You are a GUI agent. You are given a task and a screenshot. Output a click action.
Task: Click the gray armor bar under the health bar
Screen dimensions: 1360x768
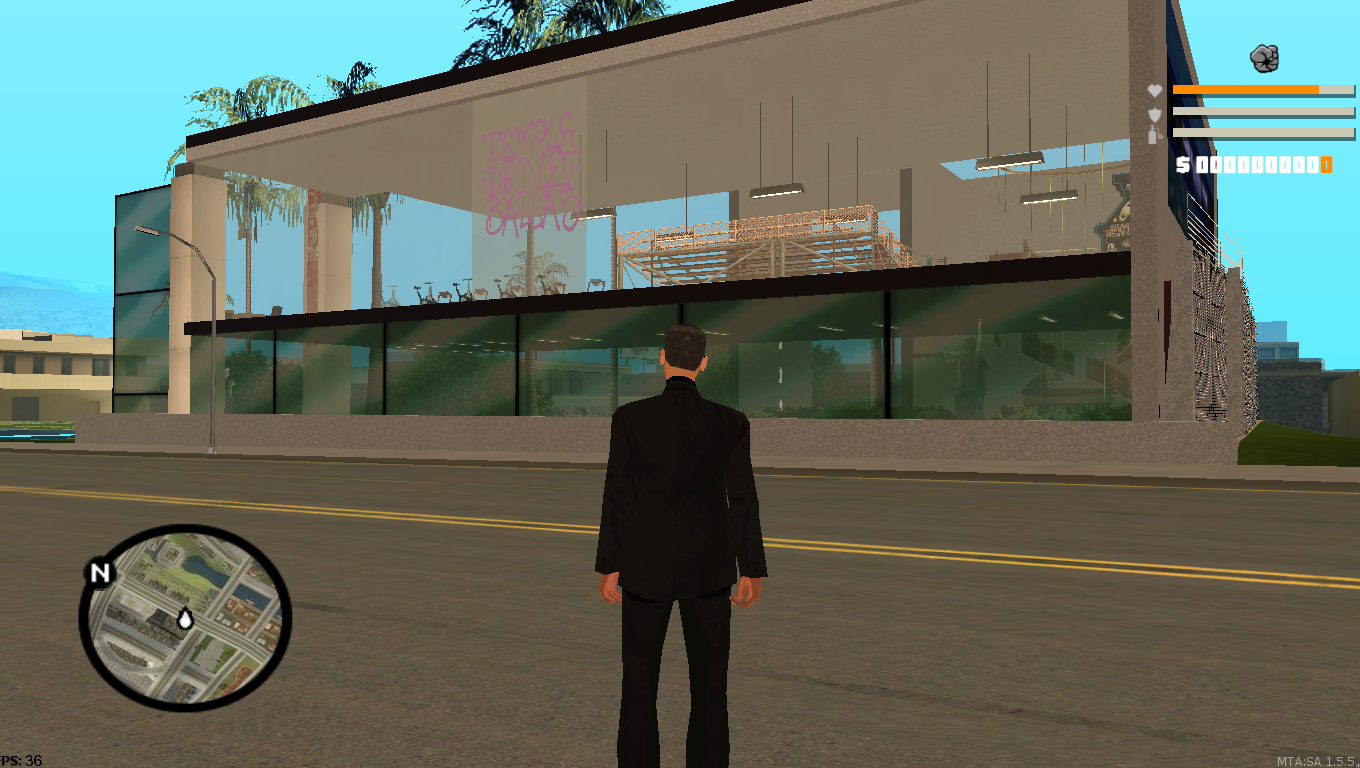(x=1262, y=113)
